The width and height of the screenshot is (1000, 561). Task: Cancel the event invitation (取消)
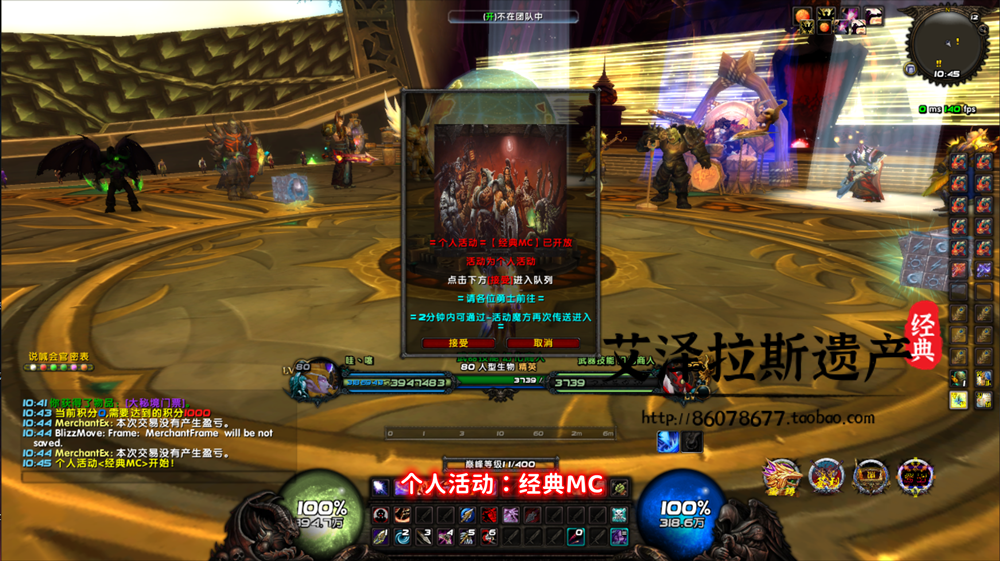click(x=543, y=343)
